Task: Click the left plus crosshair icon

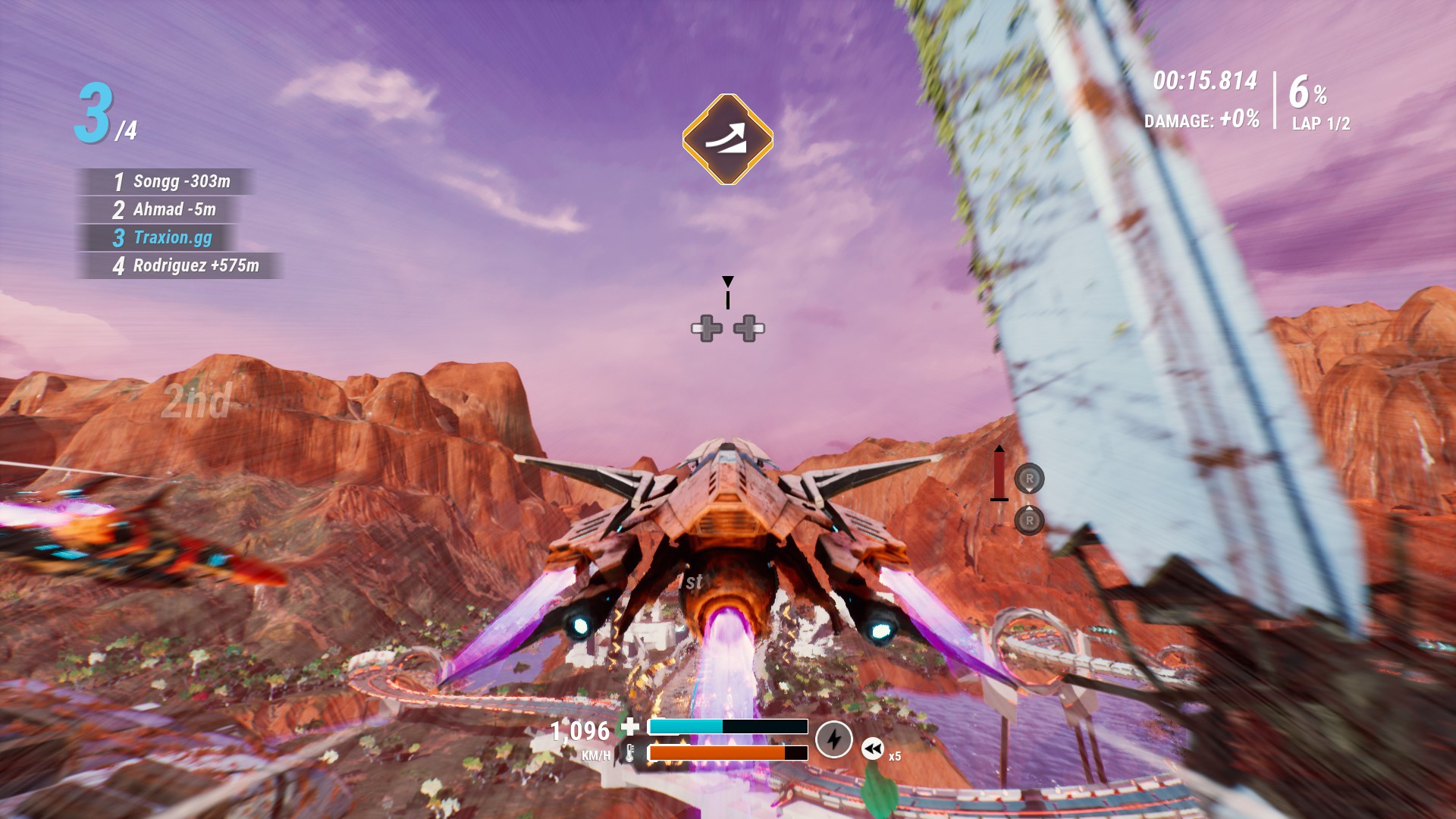Action: [706, 328]
